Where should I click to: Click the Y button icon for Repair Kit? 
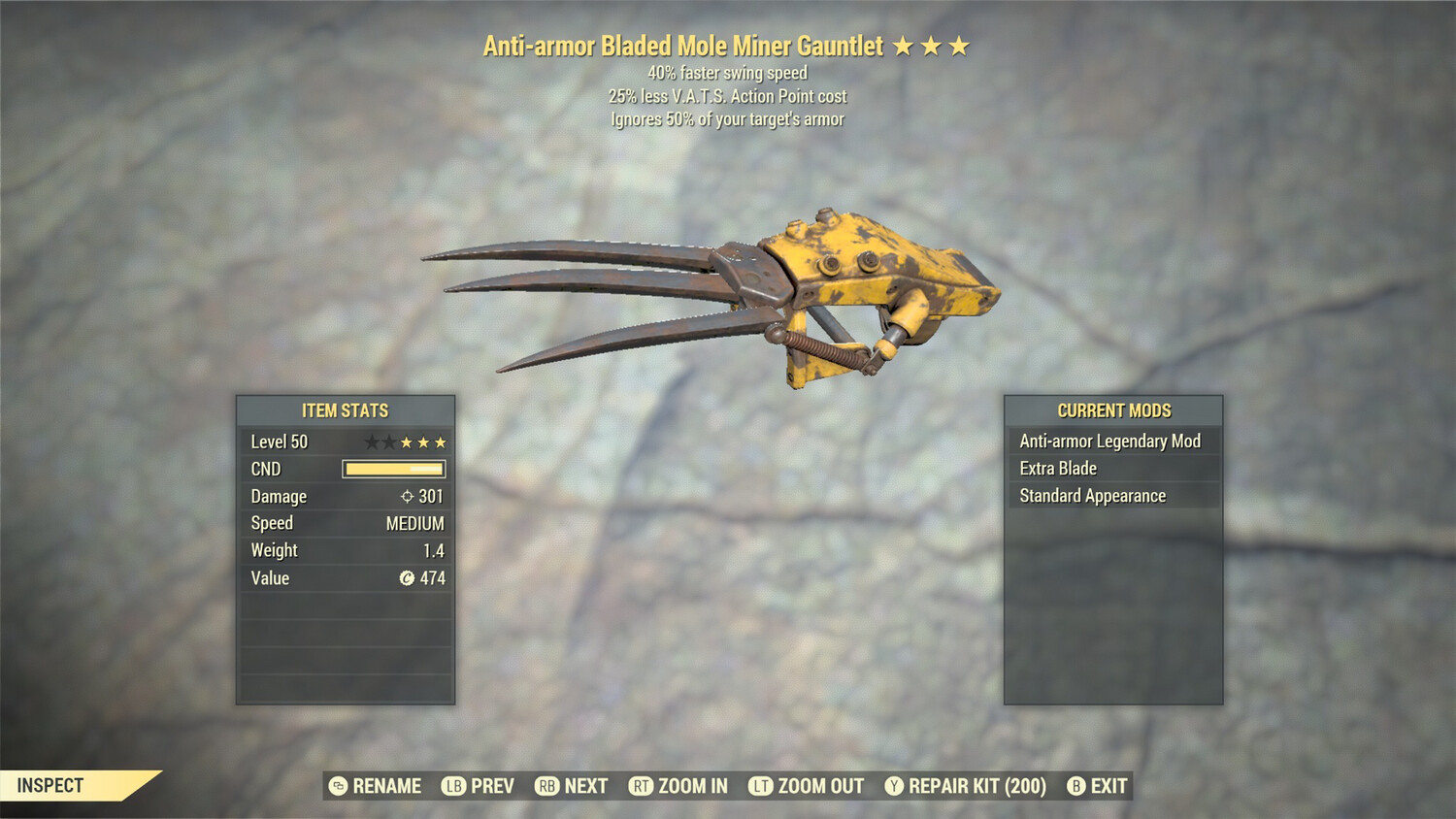click(x=894, y=786)
